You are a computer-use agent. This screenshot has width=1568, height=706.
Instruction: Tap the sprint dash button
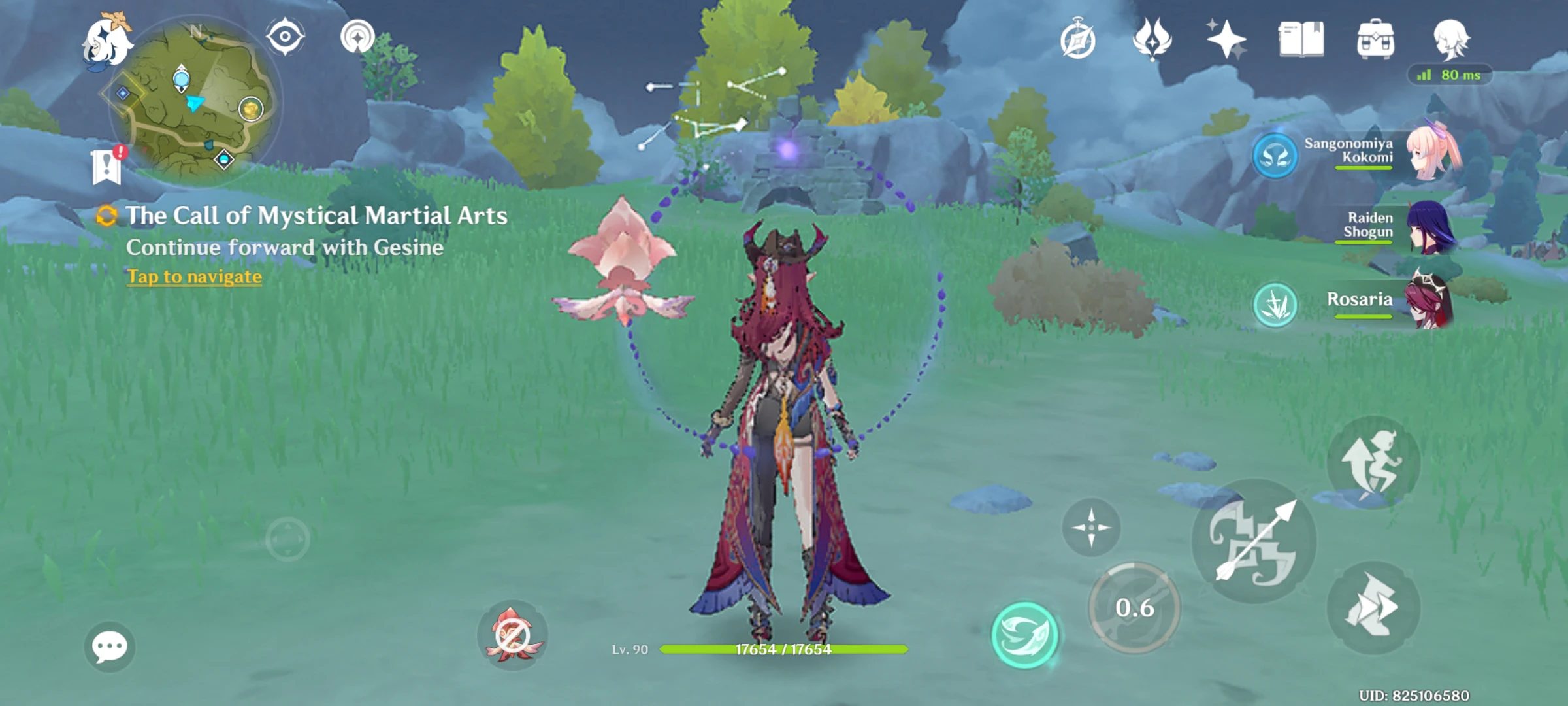pyautogui.click(x=1373, y=607)
